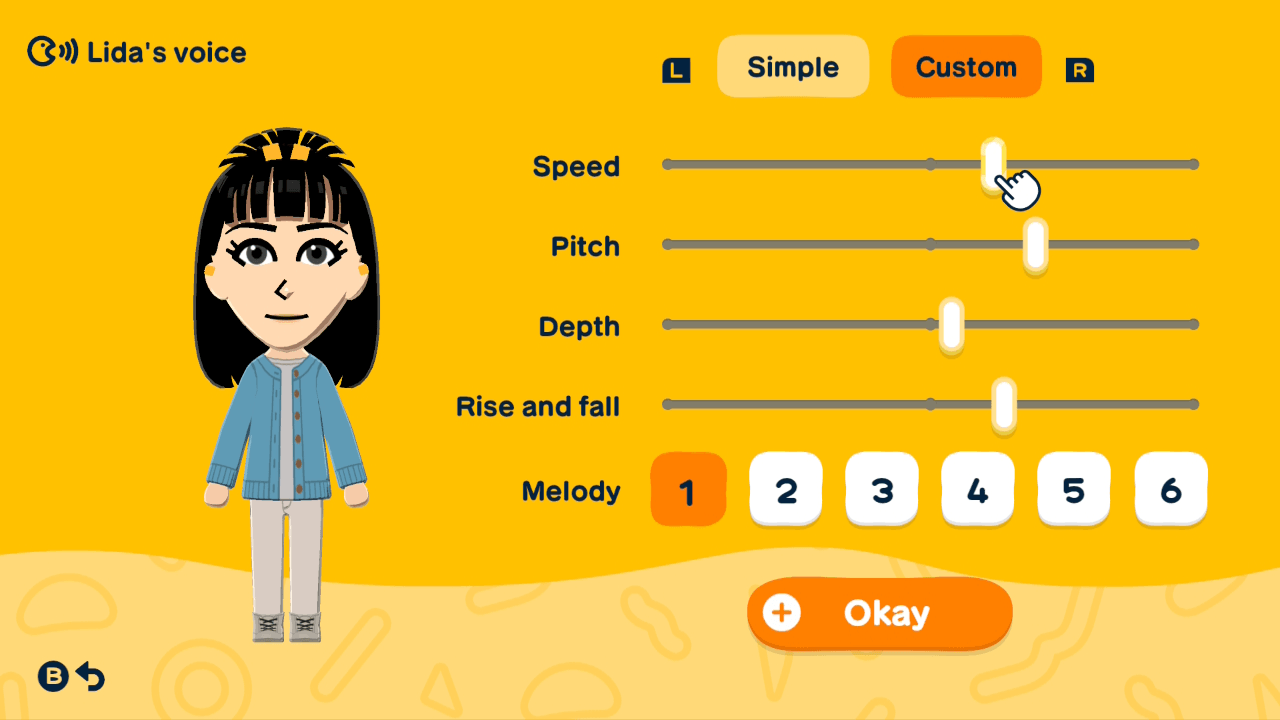
Task: Switch to the Simple voice tab
Action: pyautogui.click(x=793, y=66)
